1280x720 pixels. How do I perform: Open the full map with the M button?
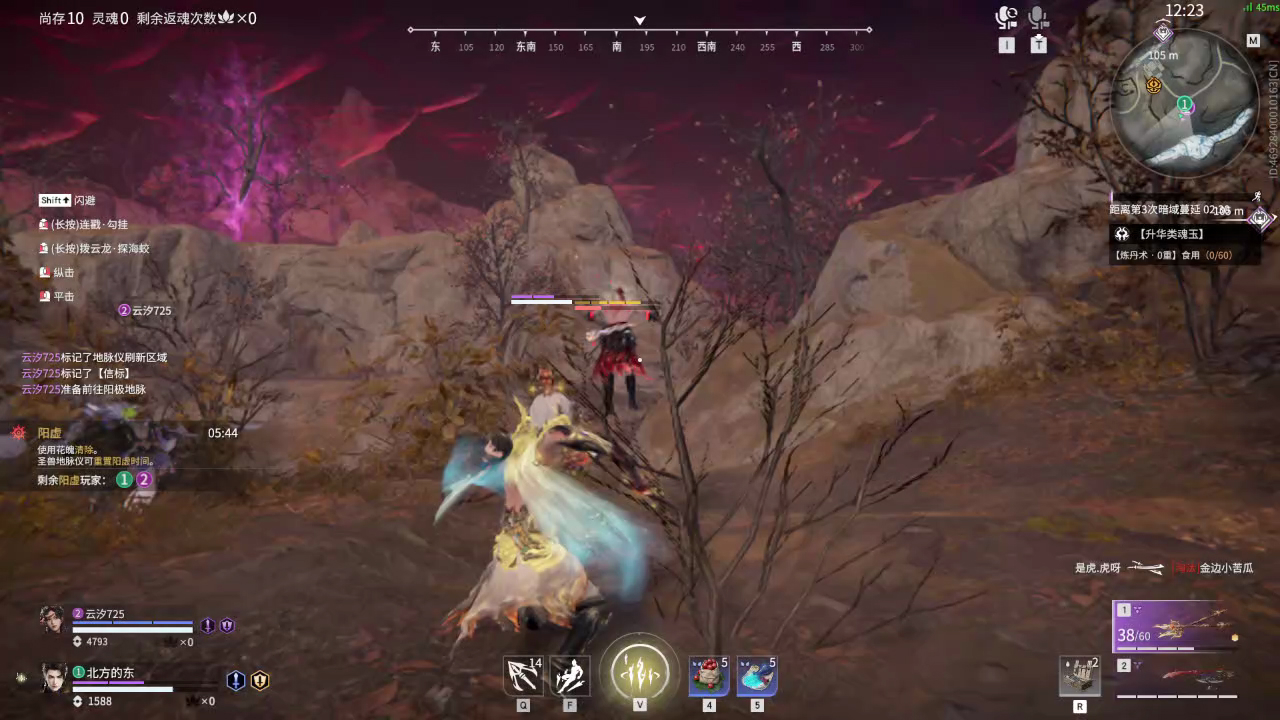(x=1252, y=41)
